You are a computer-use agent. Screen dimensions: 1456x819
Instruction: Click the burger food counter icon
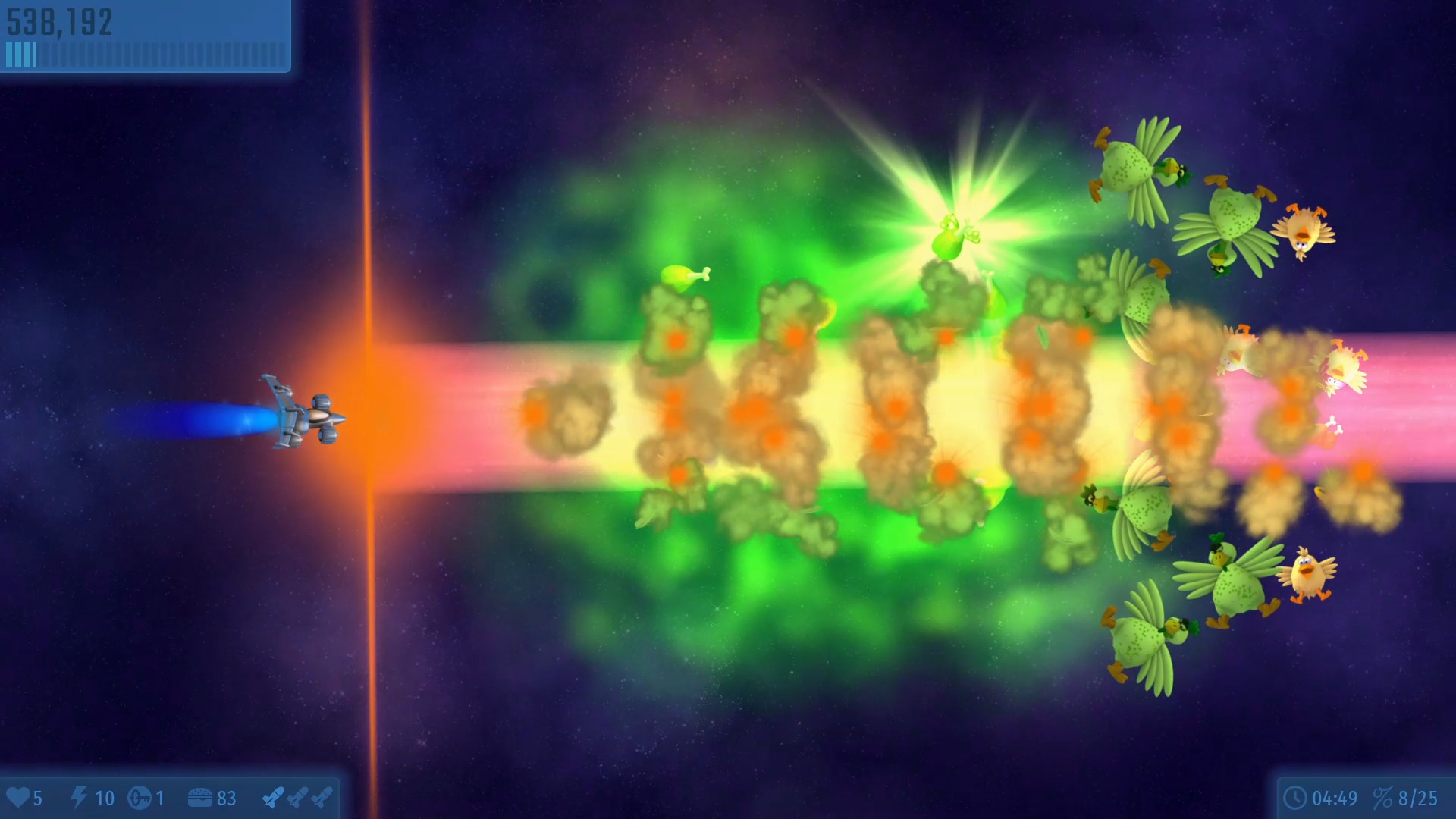(200, 798)
